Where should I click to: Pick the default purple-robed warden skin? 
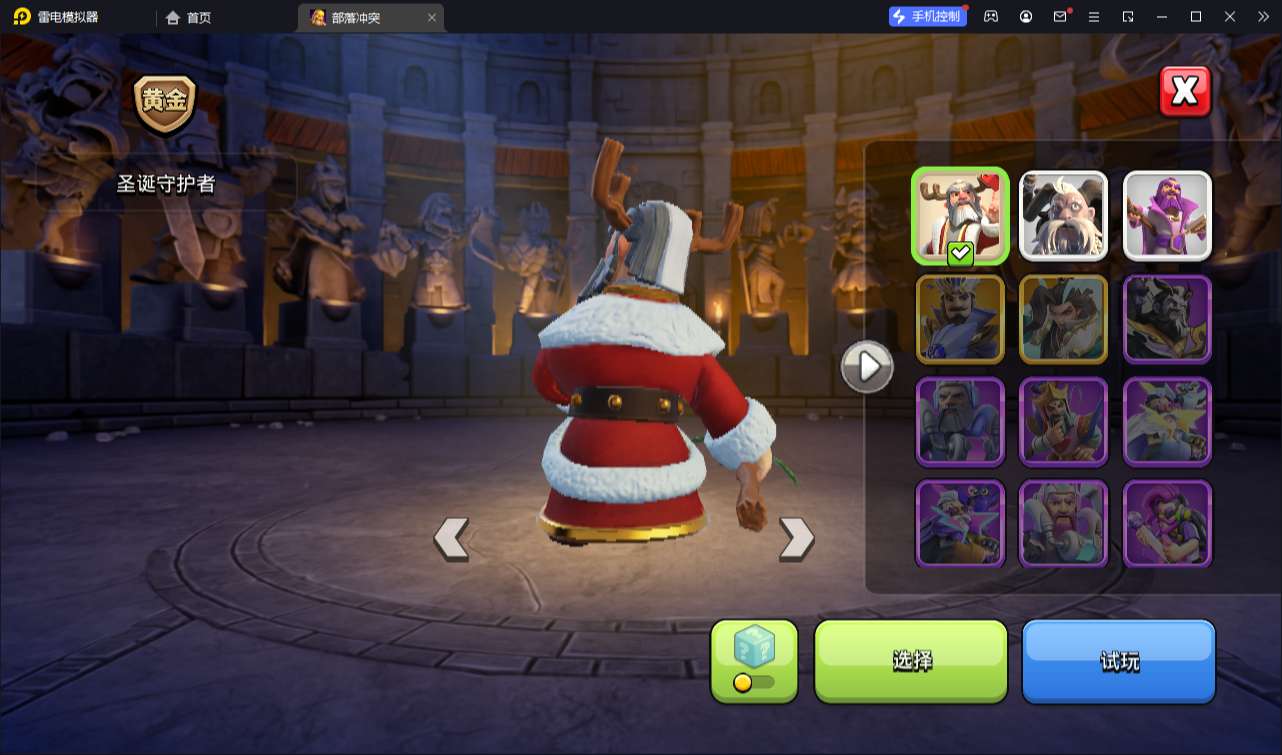point(1167,216)
